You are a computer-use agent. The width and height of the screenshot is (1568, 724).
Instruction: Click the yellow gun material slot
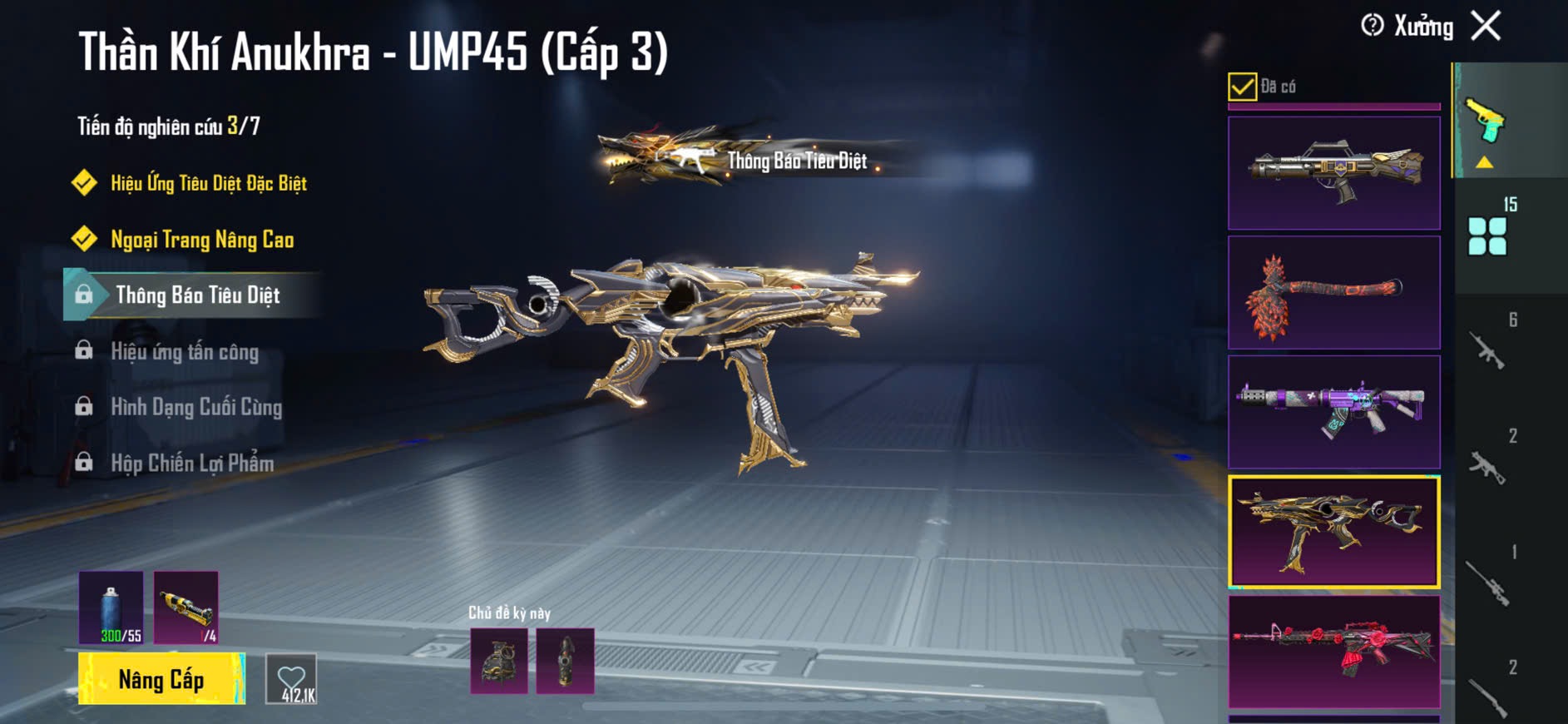pyautogui.click(x=186, y=607)
